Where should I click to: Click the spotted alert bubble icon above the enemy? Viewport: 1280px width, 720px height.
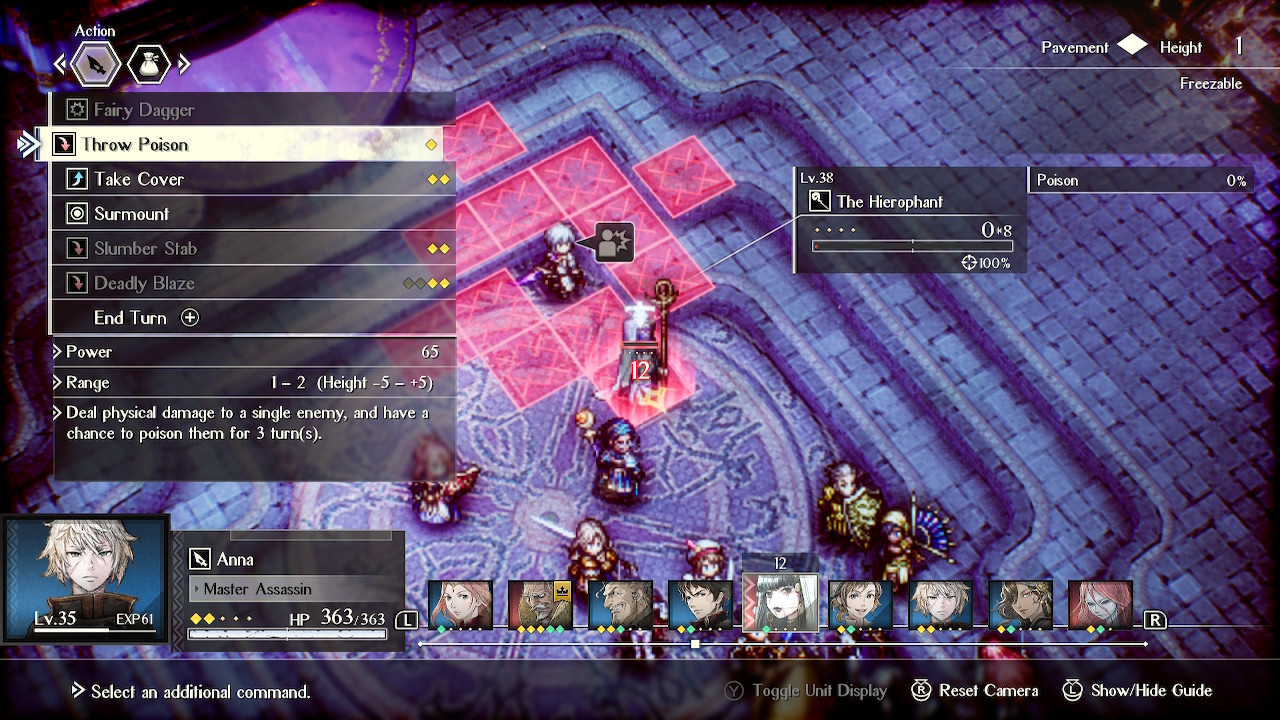[x=617, y=240]
